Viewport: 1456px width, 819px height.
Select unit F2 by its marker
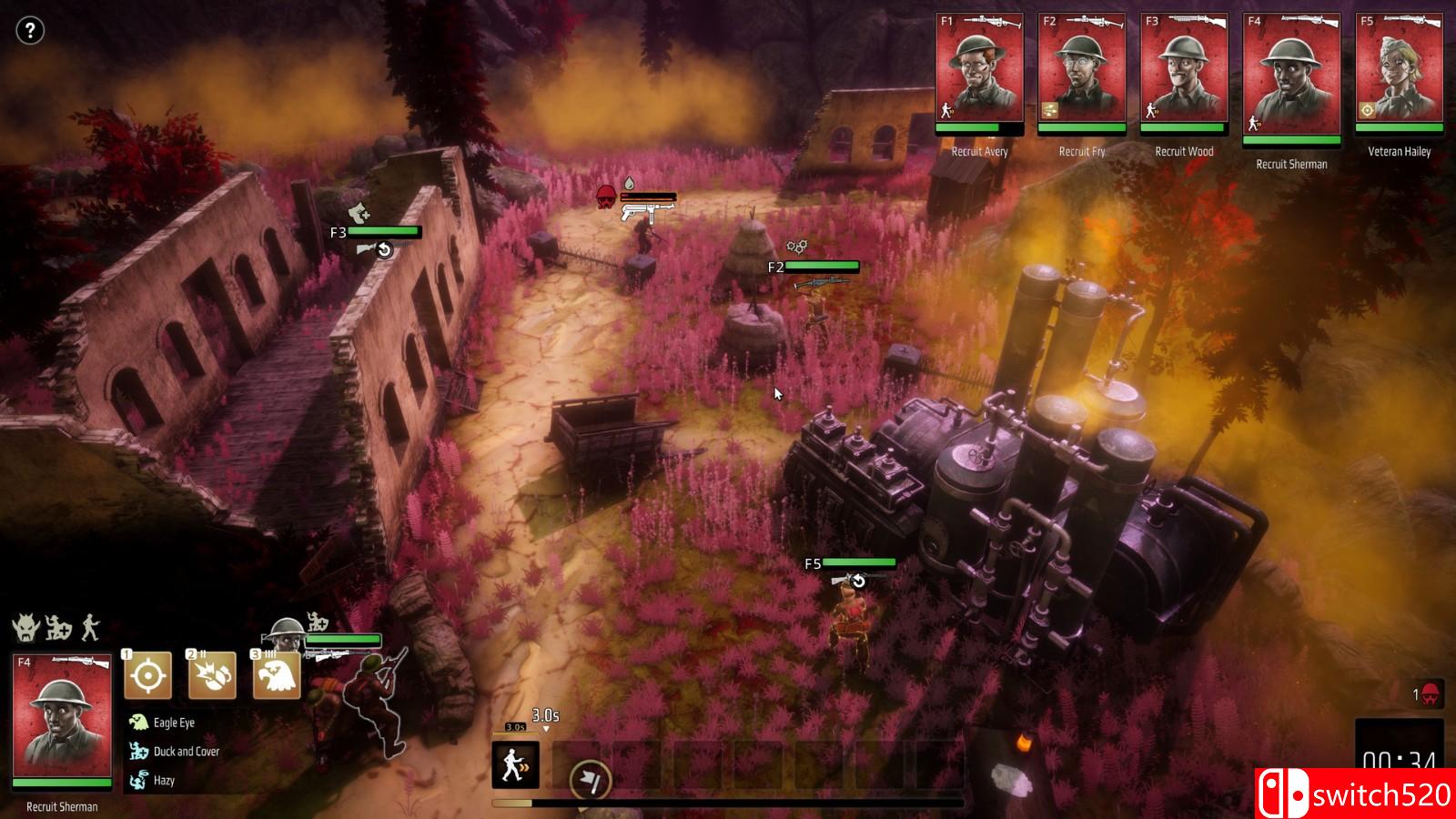[x=776, y=268]
